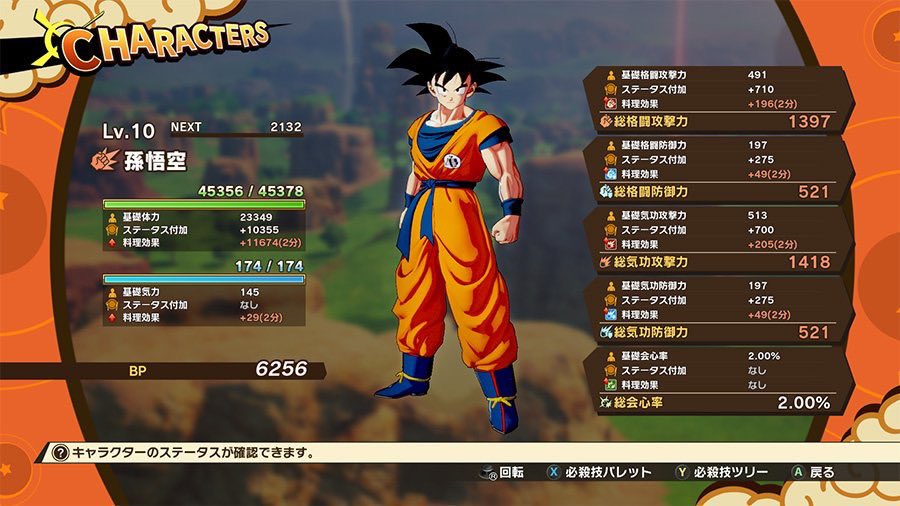900x506 pixels.
Task: Open the 必殺技ツリー skill tree
Action: point(720,472)
